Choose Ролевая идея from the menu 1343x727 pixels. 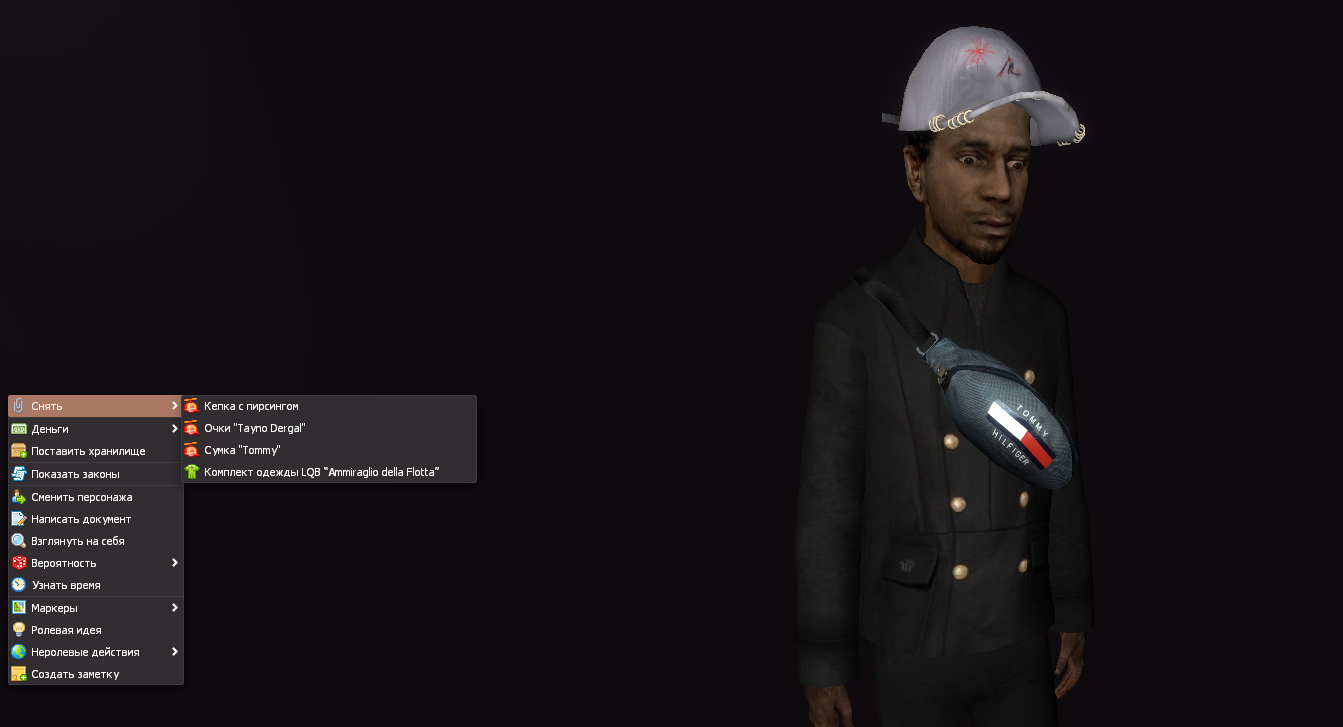(x=95, y=630)
